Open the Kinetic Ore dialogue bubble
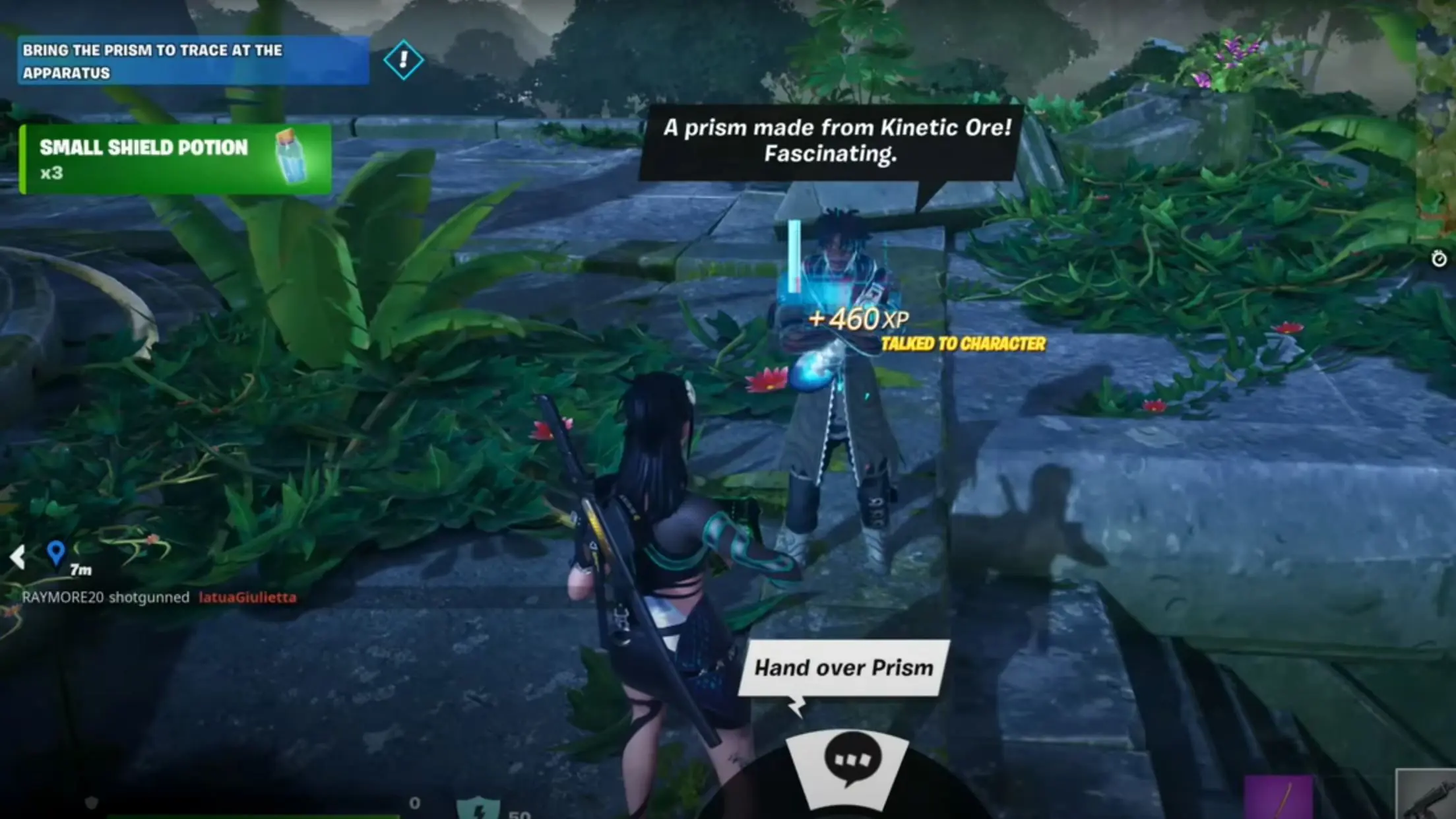The width and height of the screenshot is (1456, 819). (837, 141)
